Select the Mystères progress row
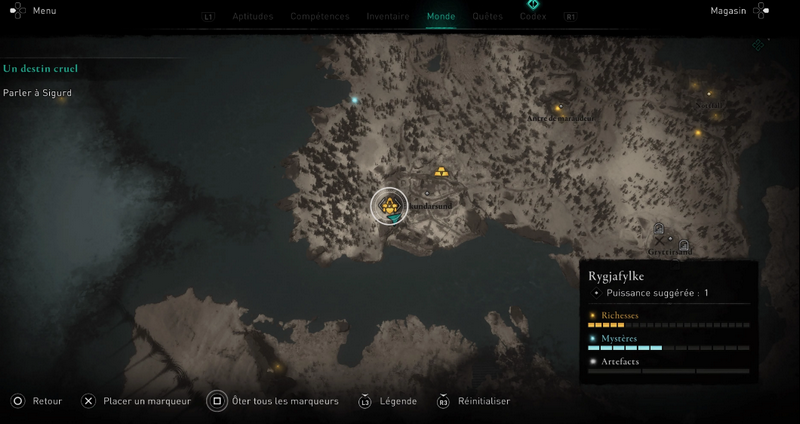The image size is (800, 424). click(668, 342)
